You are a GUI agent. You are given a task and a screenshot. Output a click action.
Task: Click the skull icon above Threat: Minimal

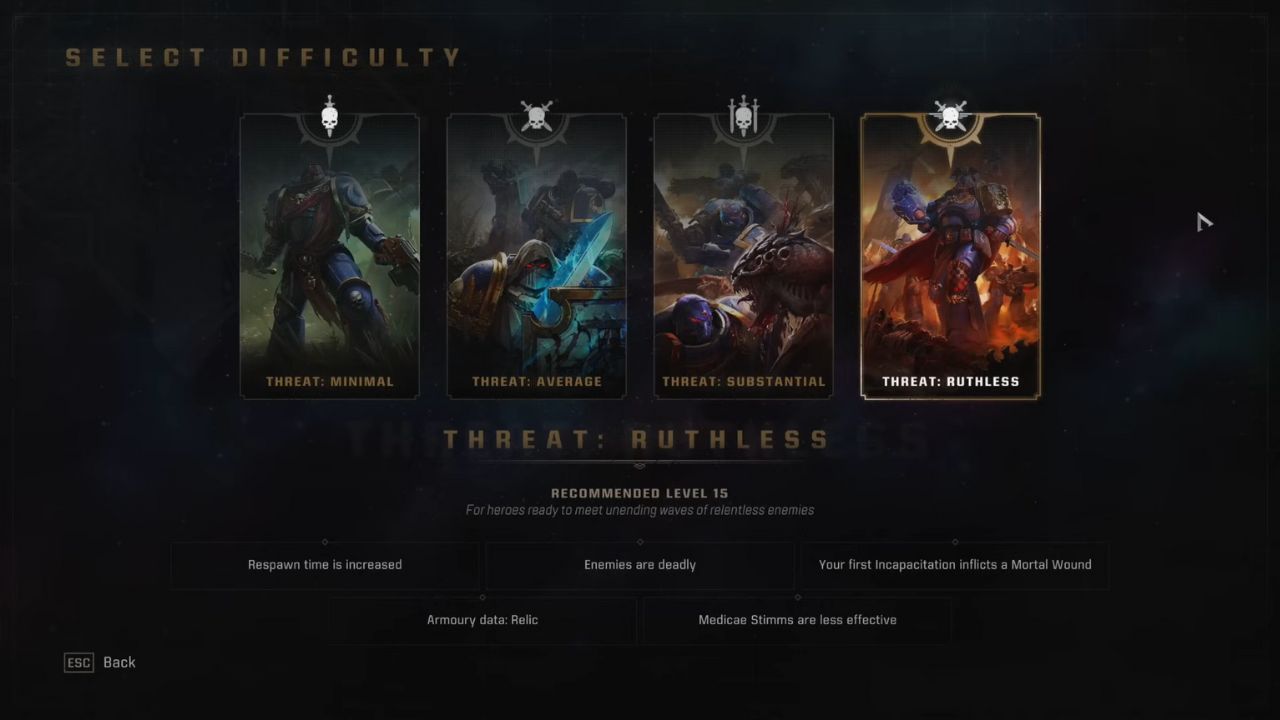[x=330, y=115]
